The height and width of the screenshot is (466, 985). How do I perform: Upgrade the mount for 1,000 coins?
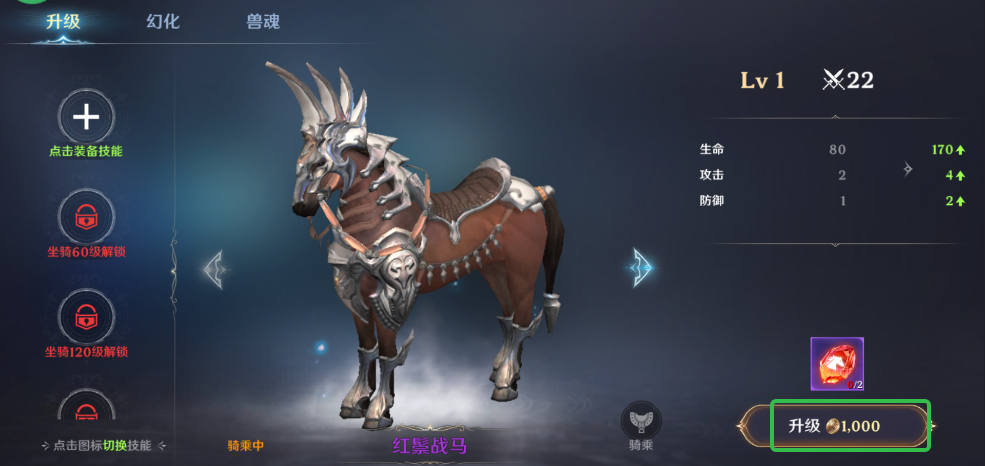coord(850,426)
